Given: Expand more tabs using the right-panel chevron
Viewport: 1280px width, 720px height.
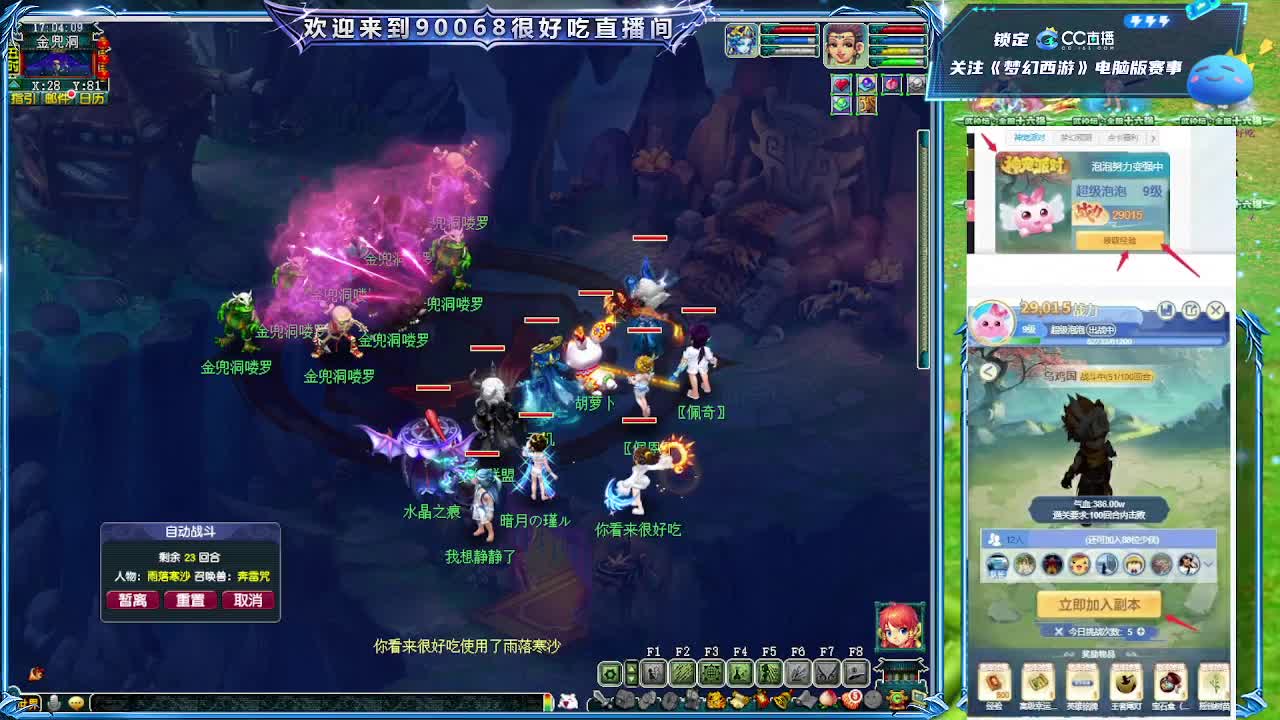Looking at the screenshot, I should (x=1154, y=139).
